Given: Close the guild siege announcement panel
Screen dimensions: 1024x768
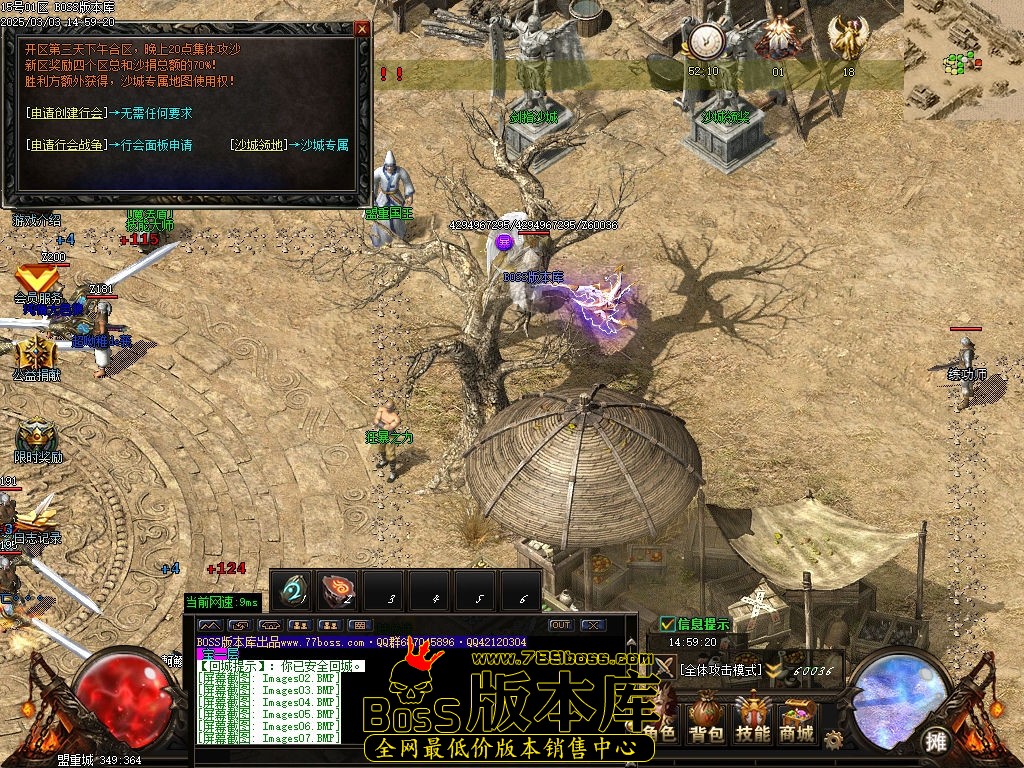Looking at the screenshot, I should tap(362, 29).
